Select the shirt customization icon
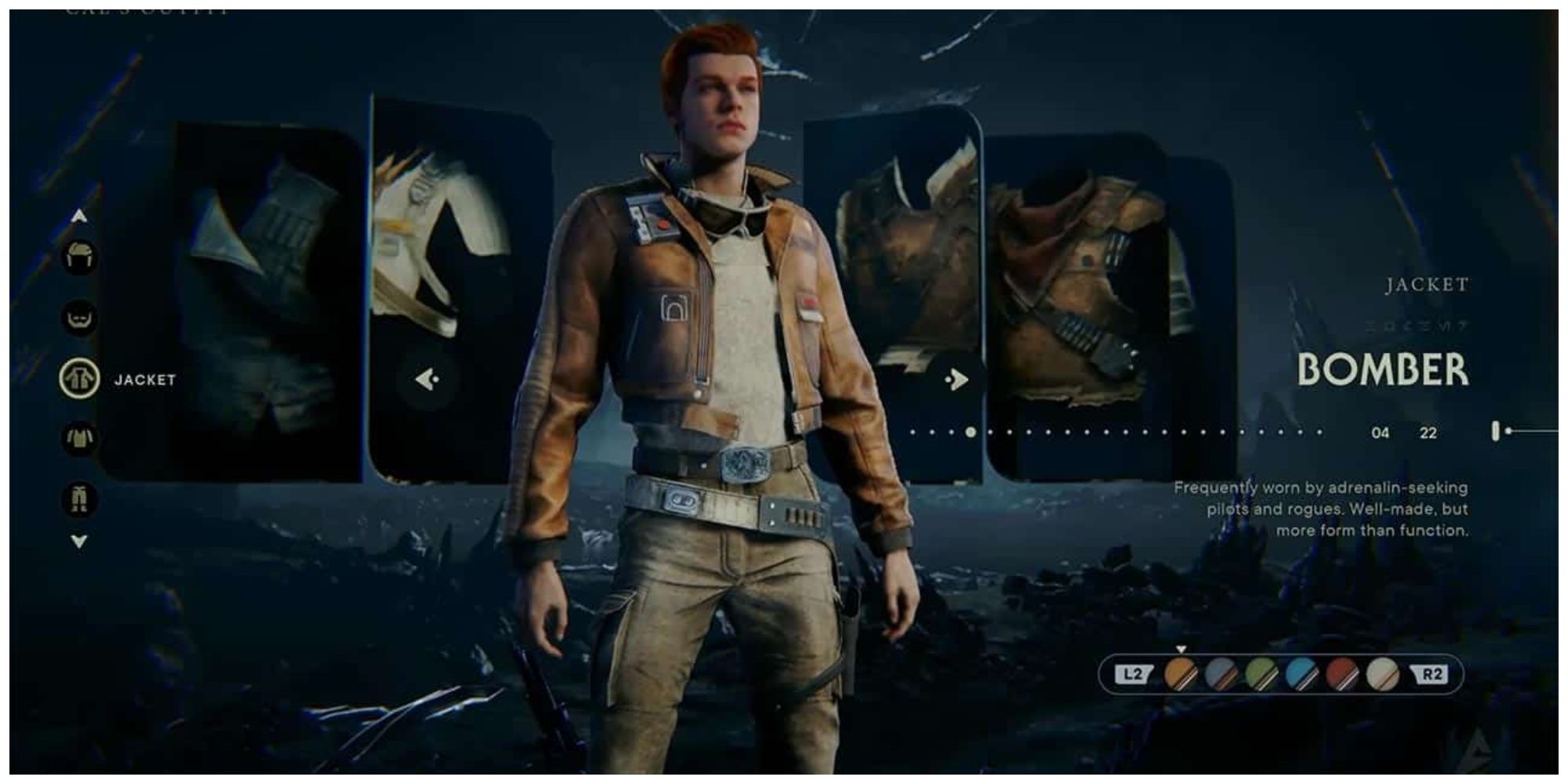Screen dimensions: 1568x784 click(x=80, y=439)
